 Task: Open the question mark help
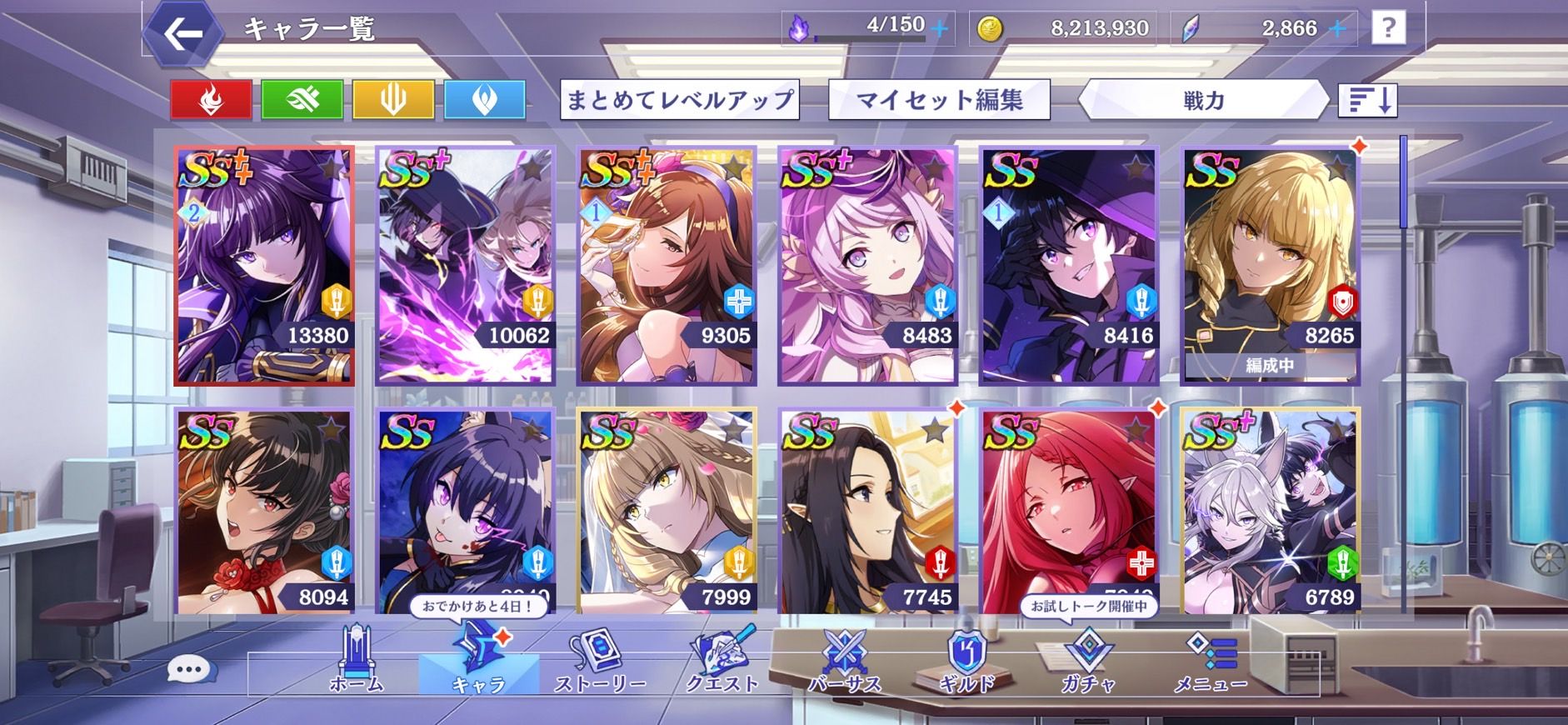click(x=1387, y=28)
